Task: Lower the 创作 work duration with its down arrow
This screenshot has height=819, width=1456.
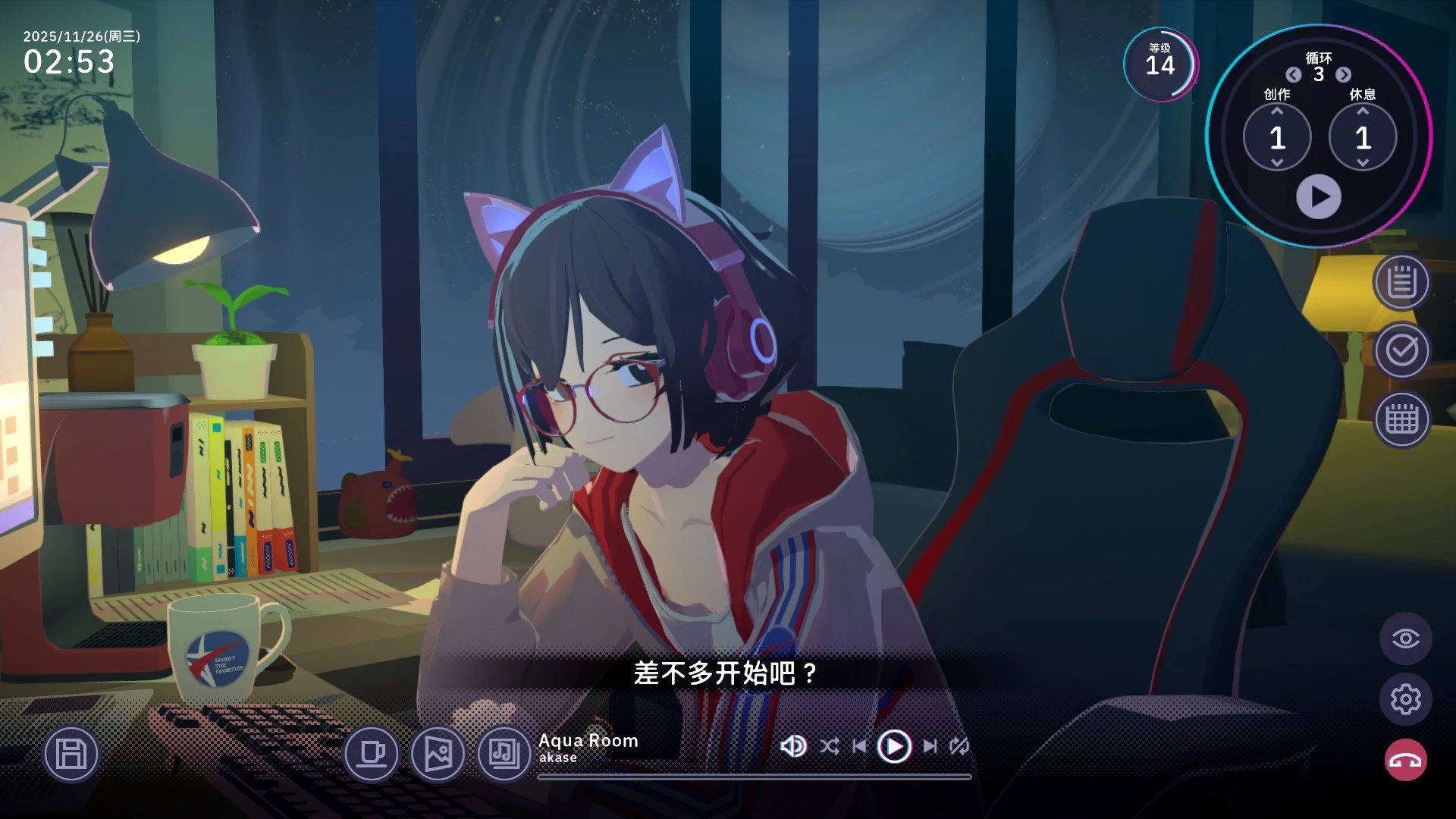Action: tap(1277, 162)
